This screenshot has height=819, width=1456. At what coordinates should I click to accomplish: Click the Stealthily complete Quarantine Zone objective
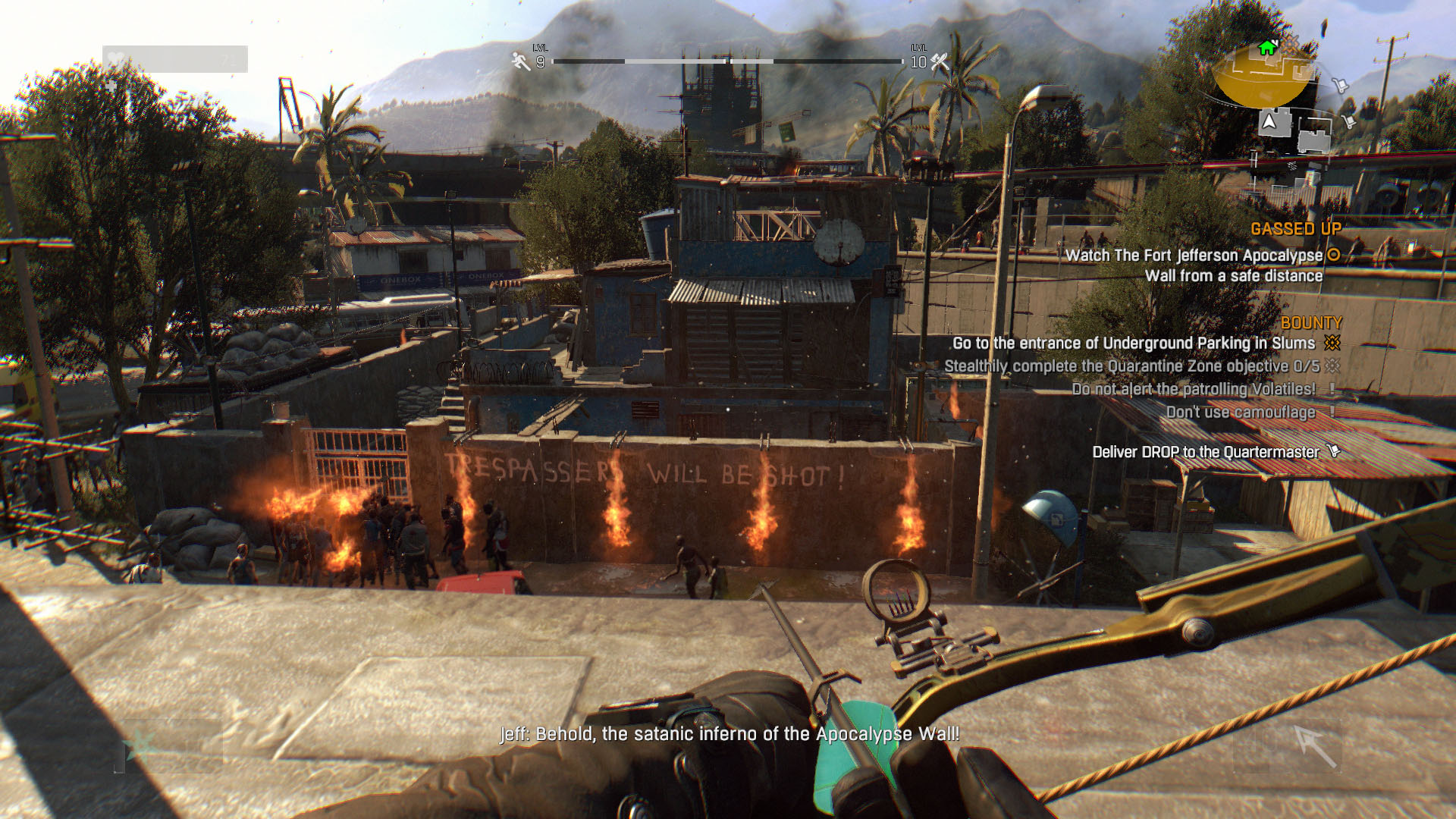[x=1131, y=366]
